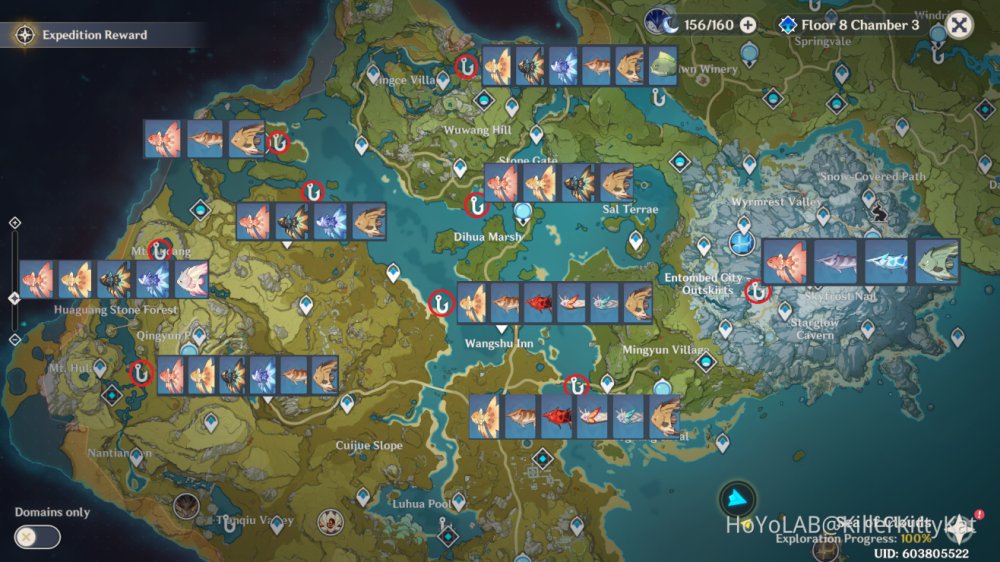Select the fishing spot west of Wangshu Inn
The width and height of the screenshot is (1000, 562).
point(438,303)
